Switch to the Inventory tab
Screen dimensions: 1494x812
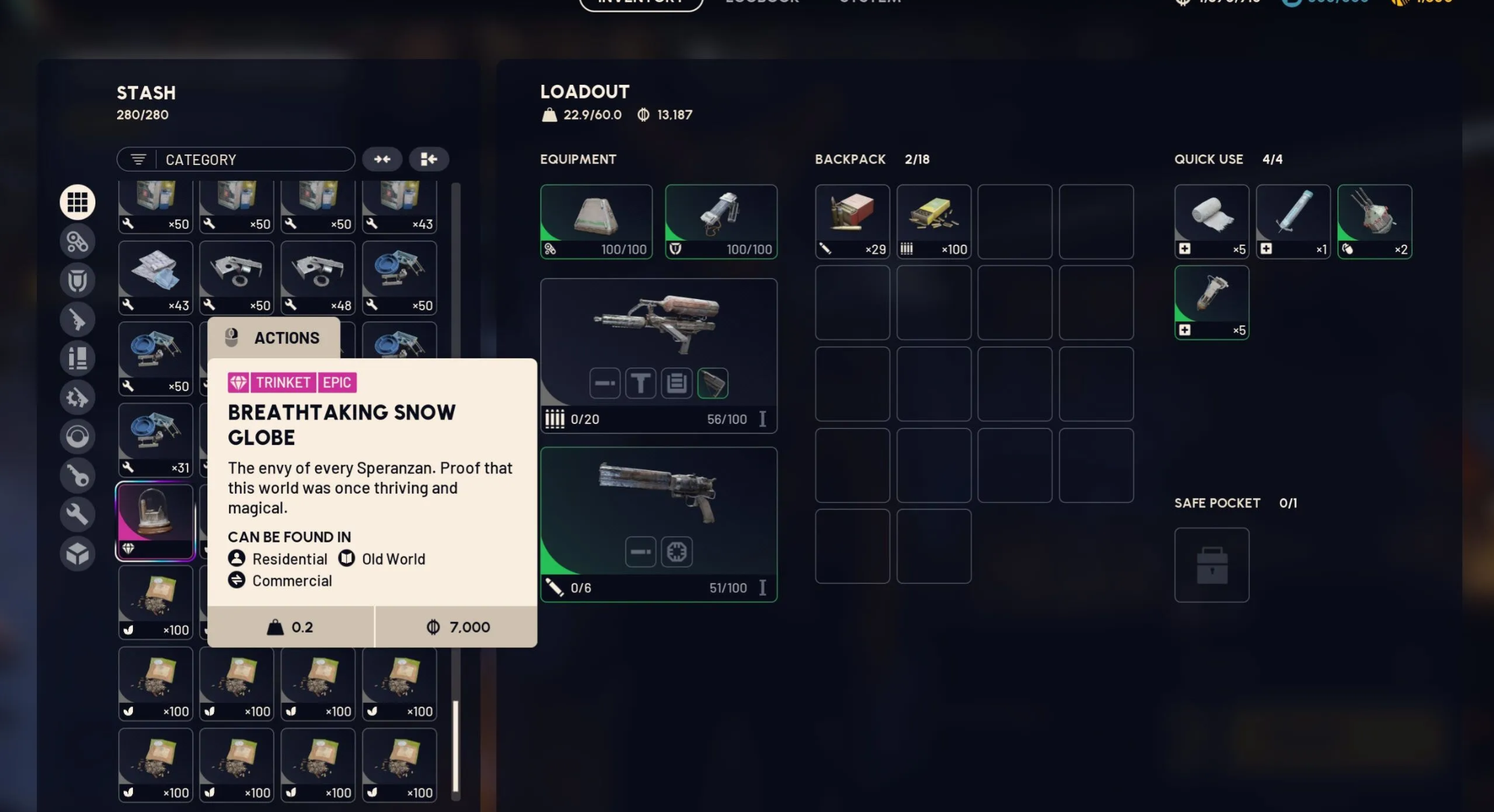coord(641,3)
